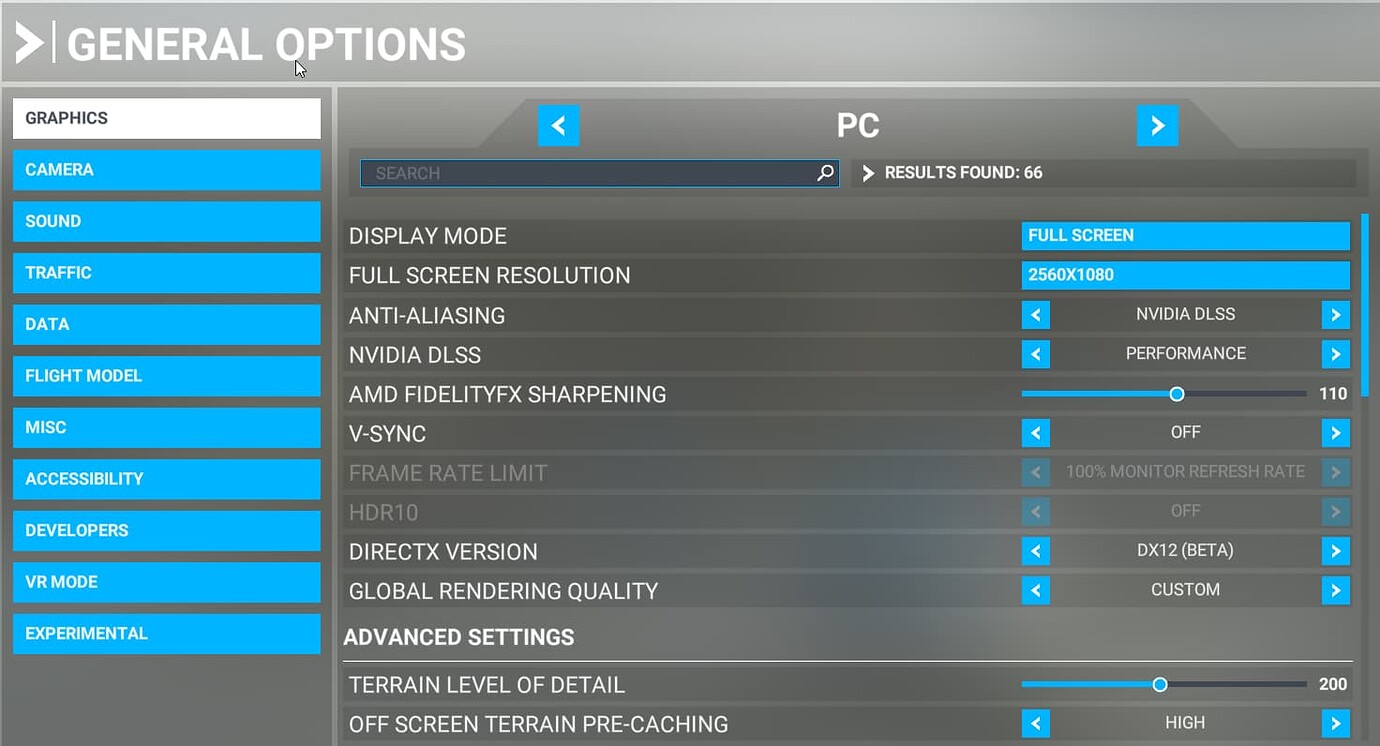Screen dimensions: 1380x746
Task: Open the EXPERIMENTAL settings section
Action: [x=166, y=633]
